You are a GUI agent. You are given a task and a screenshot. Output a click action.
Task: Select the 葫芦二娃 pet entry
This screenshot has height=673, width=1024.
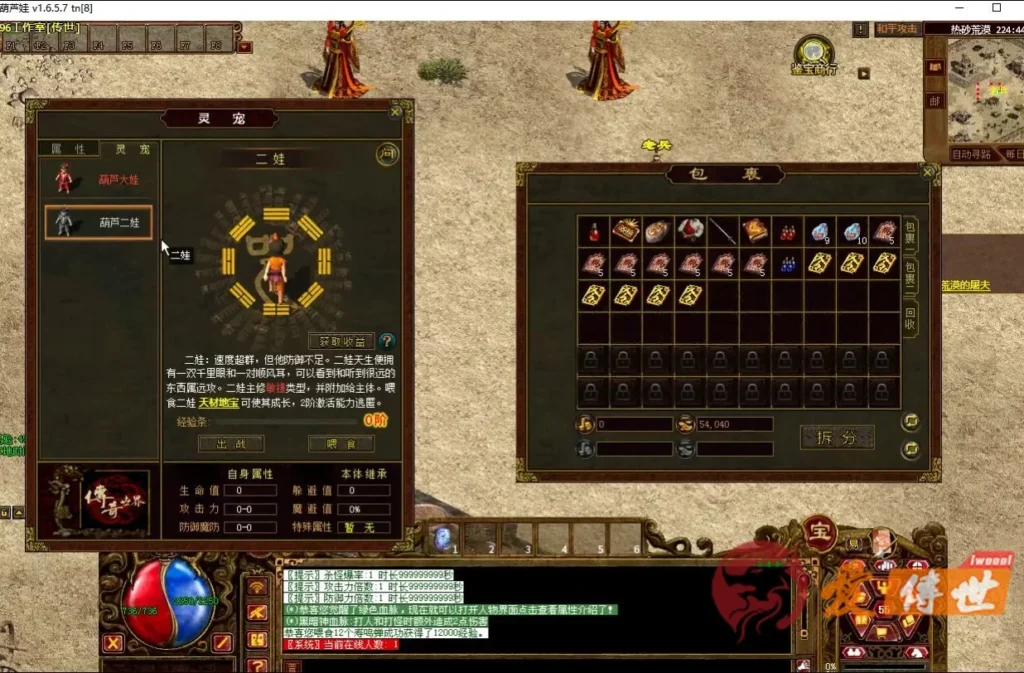click(98, 222)
